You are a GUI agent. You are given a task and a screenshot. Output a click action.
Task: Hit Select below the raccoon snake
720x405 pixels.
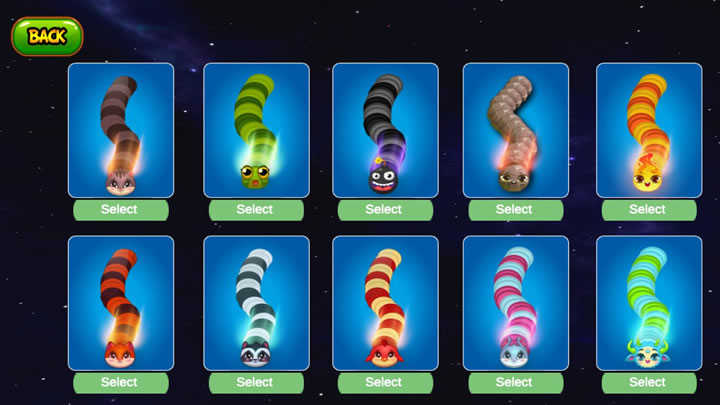[x=255, y=382]
